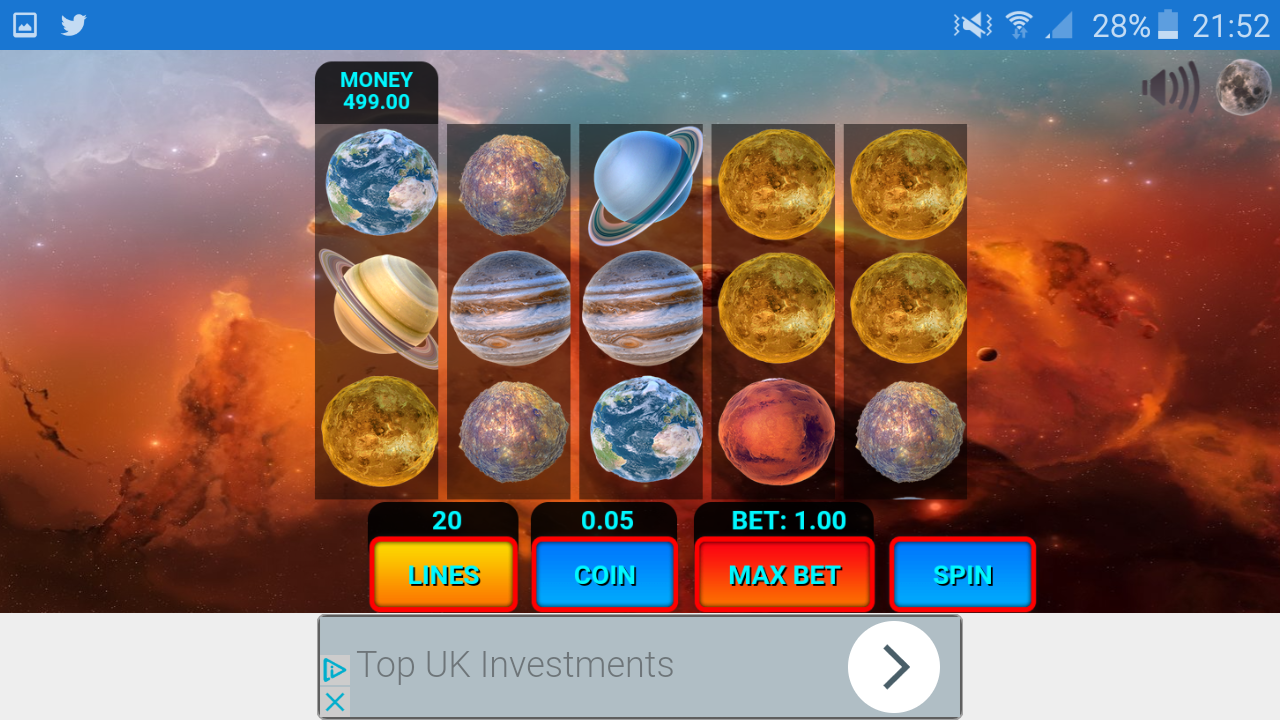The width and height of the screenshot is (1280, 720).
Task: Tap the MONEY 499.00 balance display
Action: pos(375,91)
